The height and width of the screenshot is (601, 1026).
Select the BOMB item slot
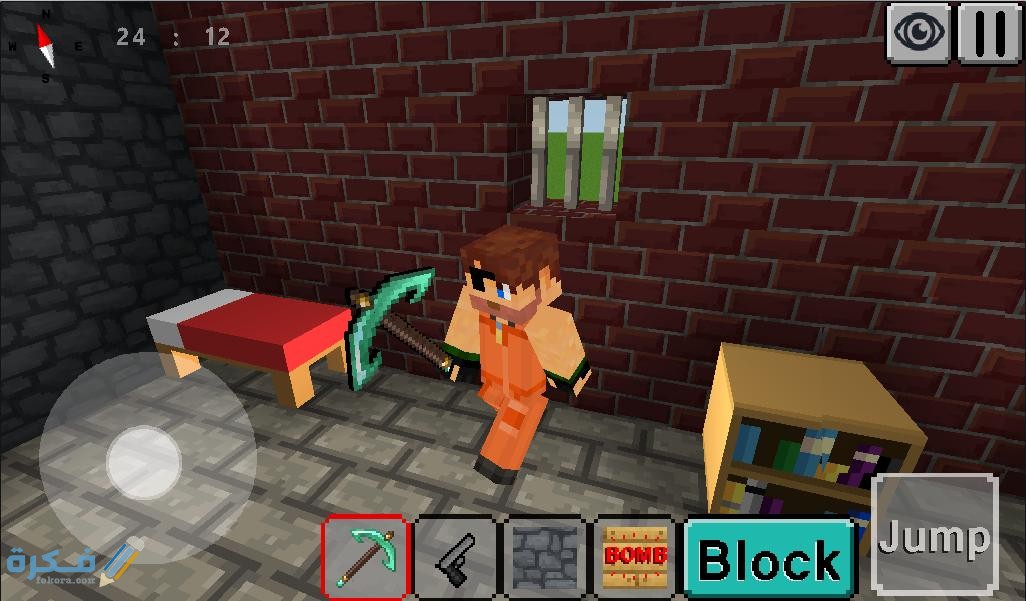point(635,557)
